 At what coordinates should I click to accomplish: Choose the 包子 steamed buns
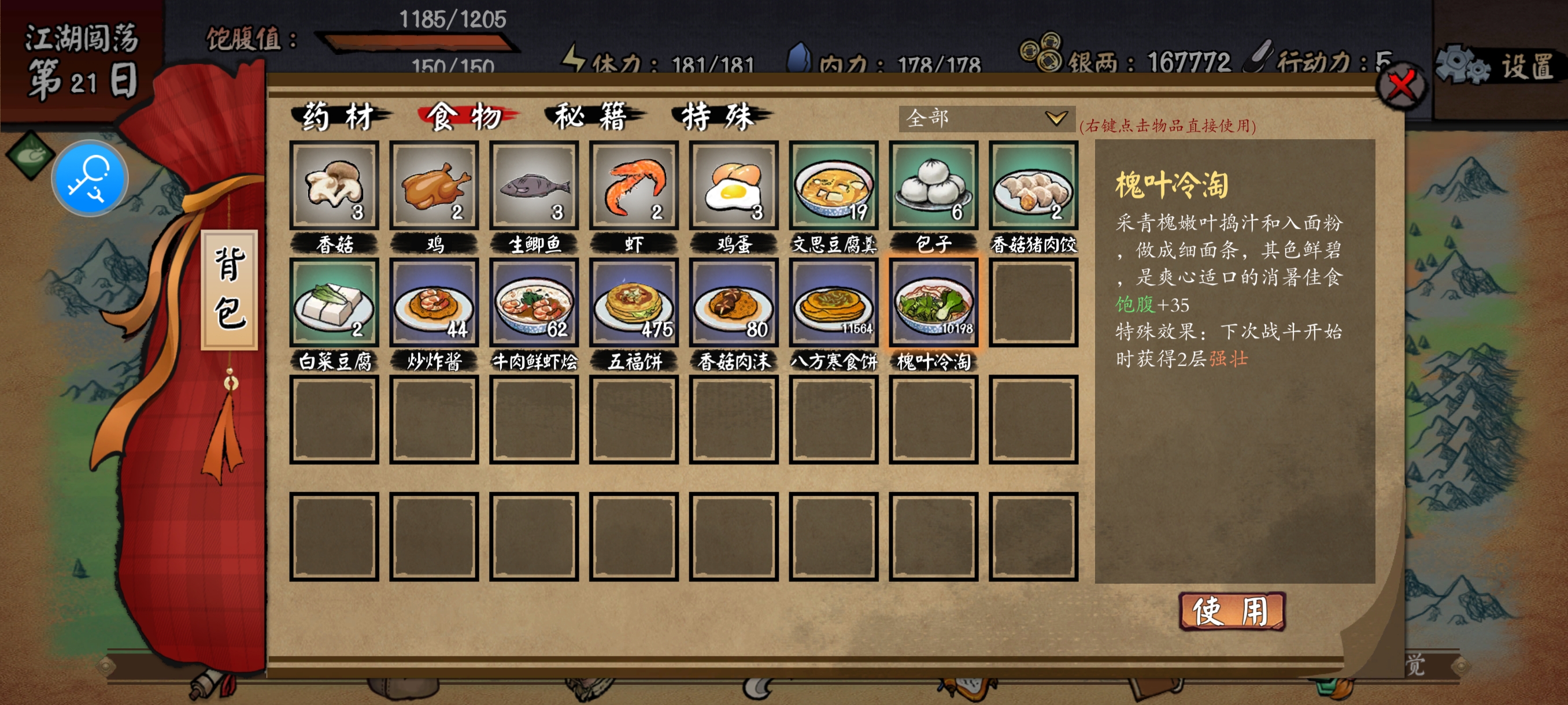[x=933, y=185]
